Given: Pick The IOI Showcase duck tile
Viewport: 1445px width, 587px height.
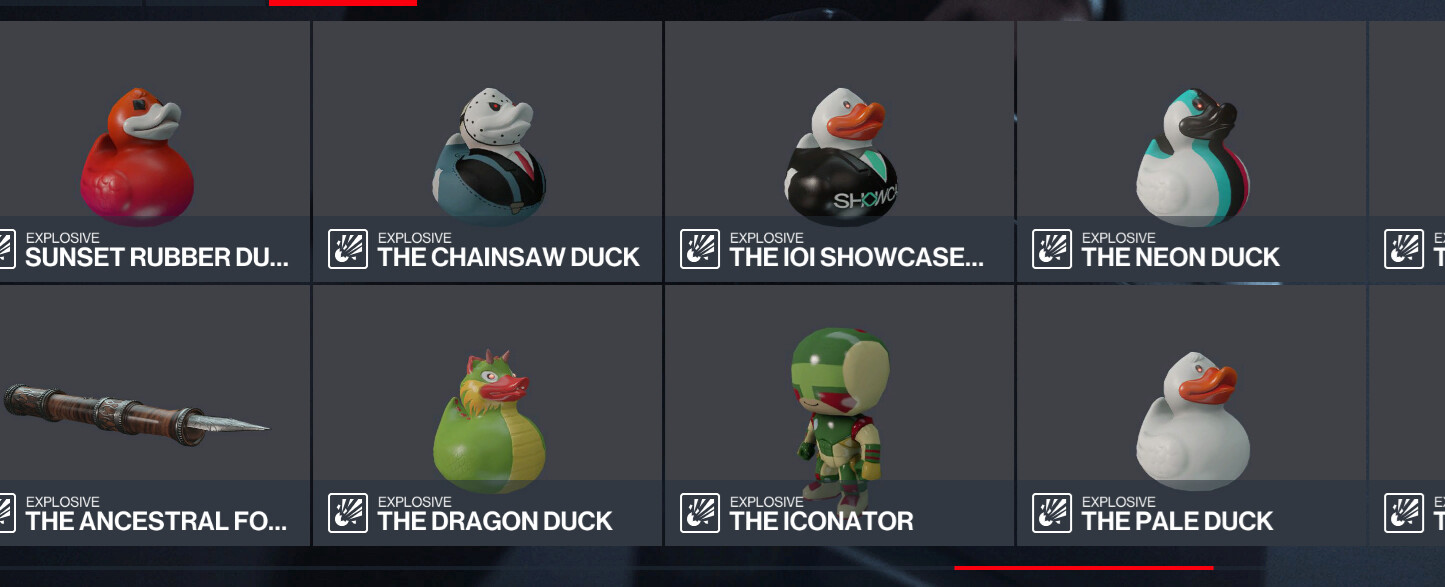Looking at the screenshot, I should pos(840,152).
